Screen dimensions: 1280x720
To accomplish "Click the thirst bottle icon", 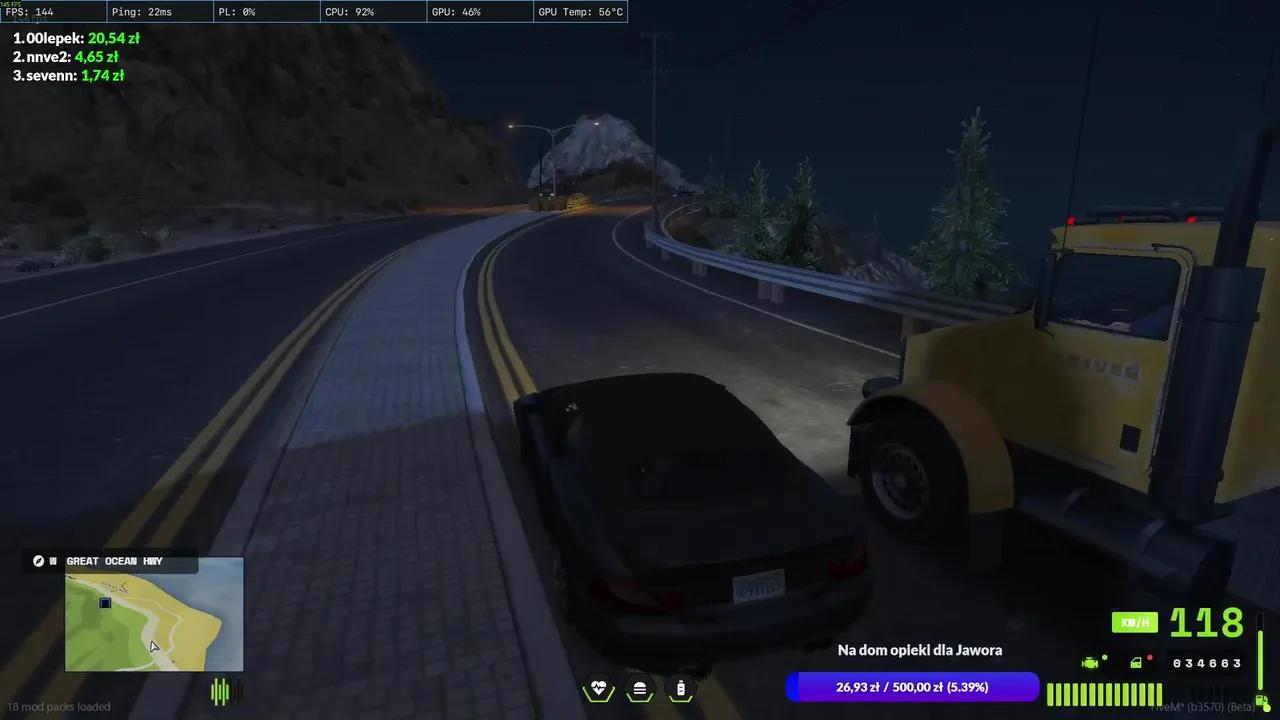I will [x=680, y=688].
